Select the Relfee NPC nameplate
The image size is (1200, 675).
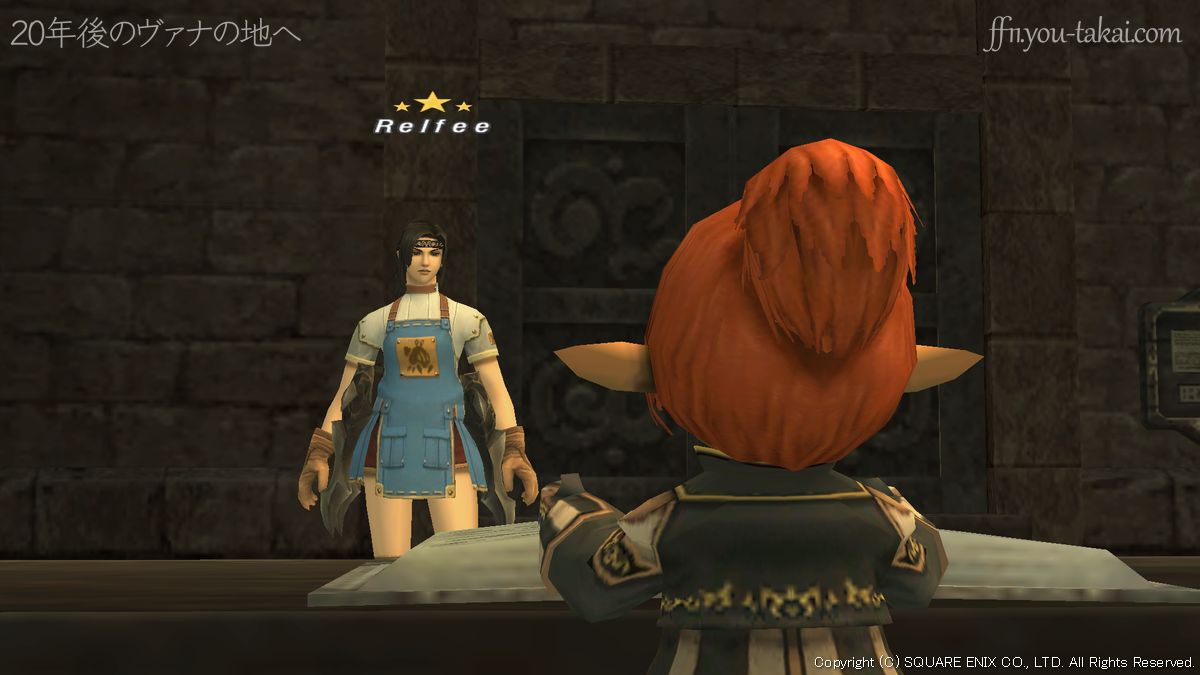432,126
